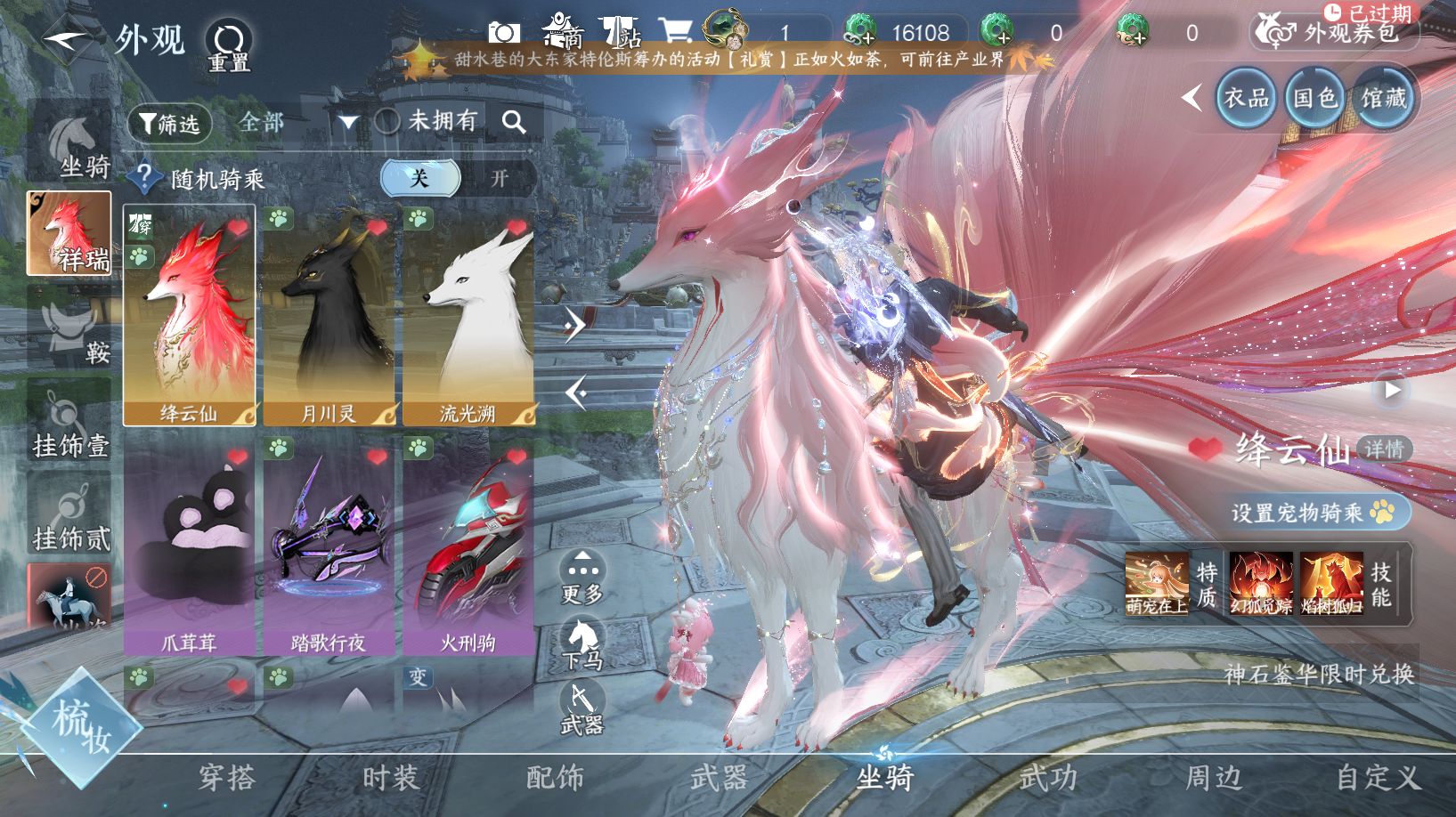Screen dimensions: 1456x817
Task: Open the 挂饰壹 ornament slot
Action: pos(70,424)
